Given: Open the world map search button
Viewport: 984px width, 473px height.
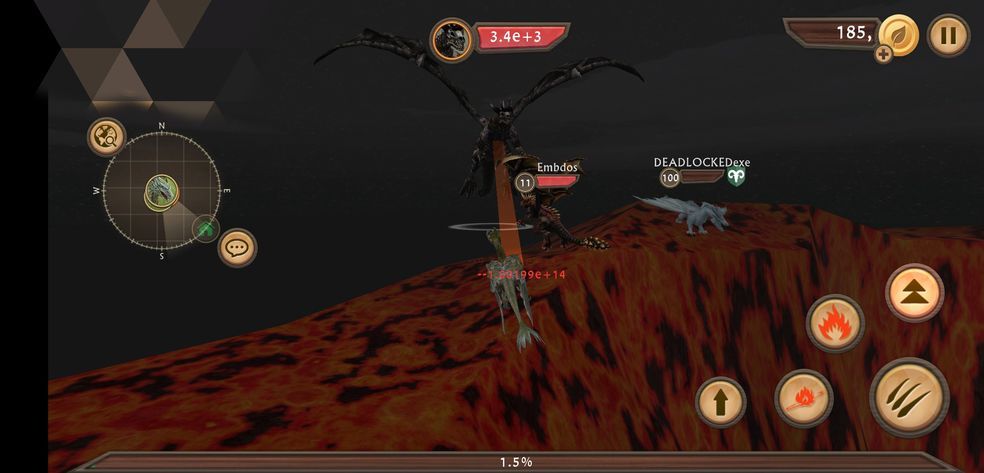Looking at the screenshot, I should coord(106,137).
